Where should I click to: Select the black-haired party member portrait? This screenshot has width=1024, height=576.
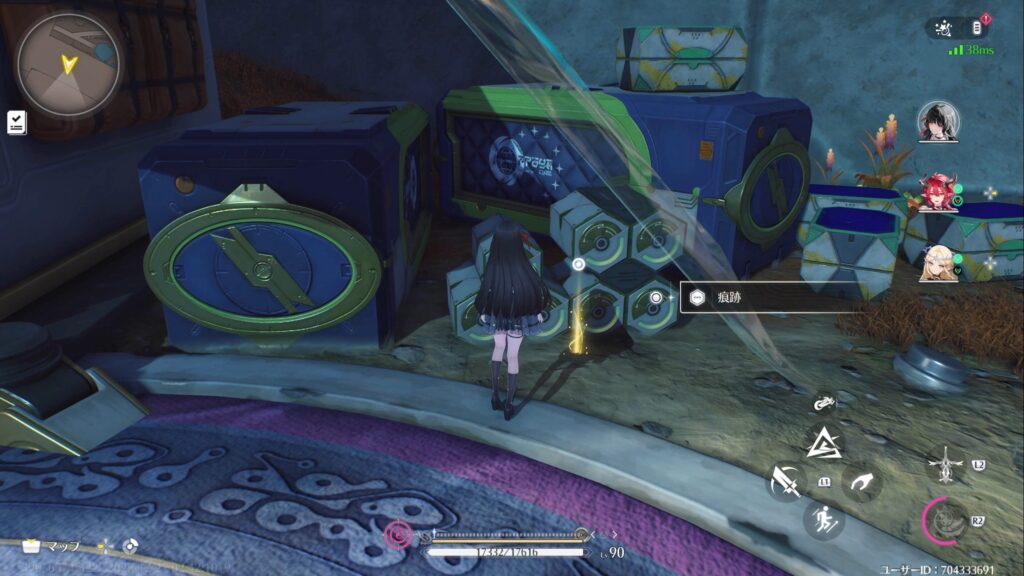pyautogui.click(x=938, y=121)
